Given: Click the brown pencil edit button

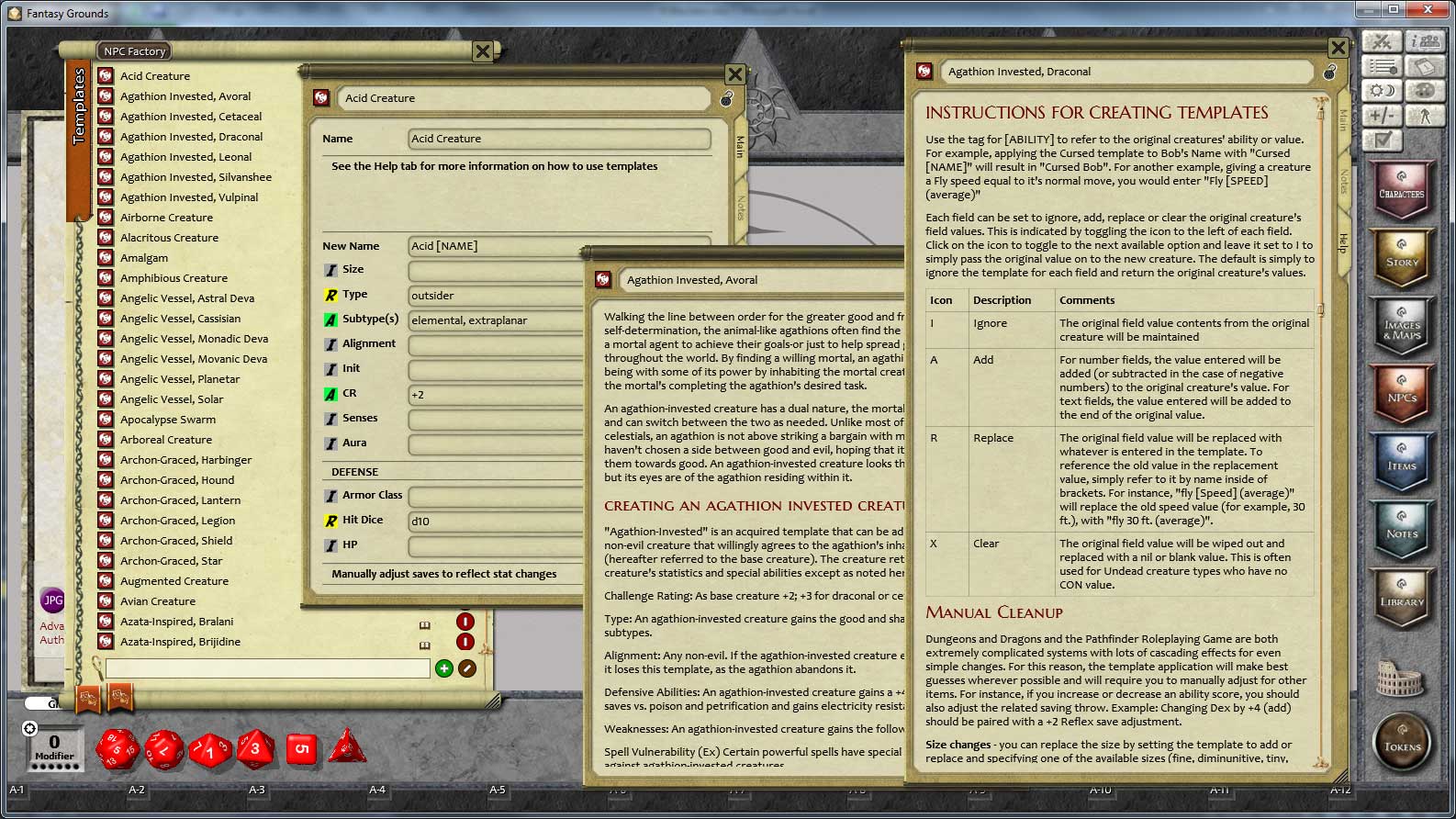Looking at the screenshot, I should (x=467, y=668).
